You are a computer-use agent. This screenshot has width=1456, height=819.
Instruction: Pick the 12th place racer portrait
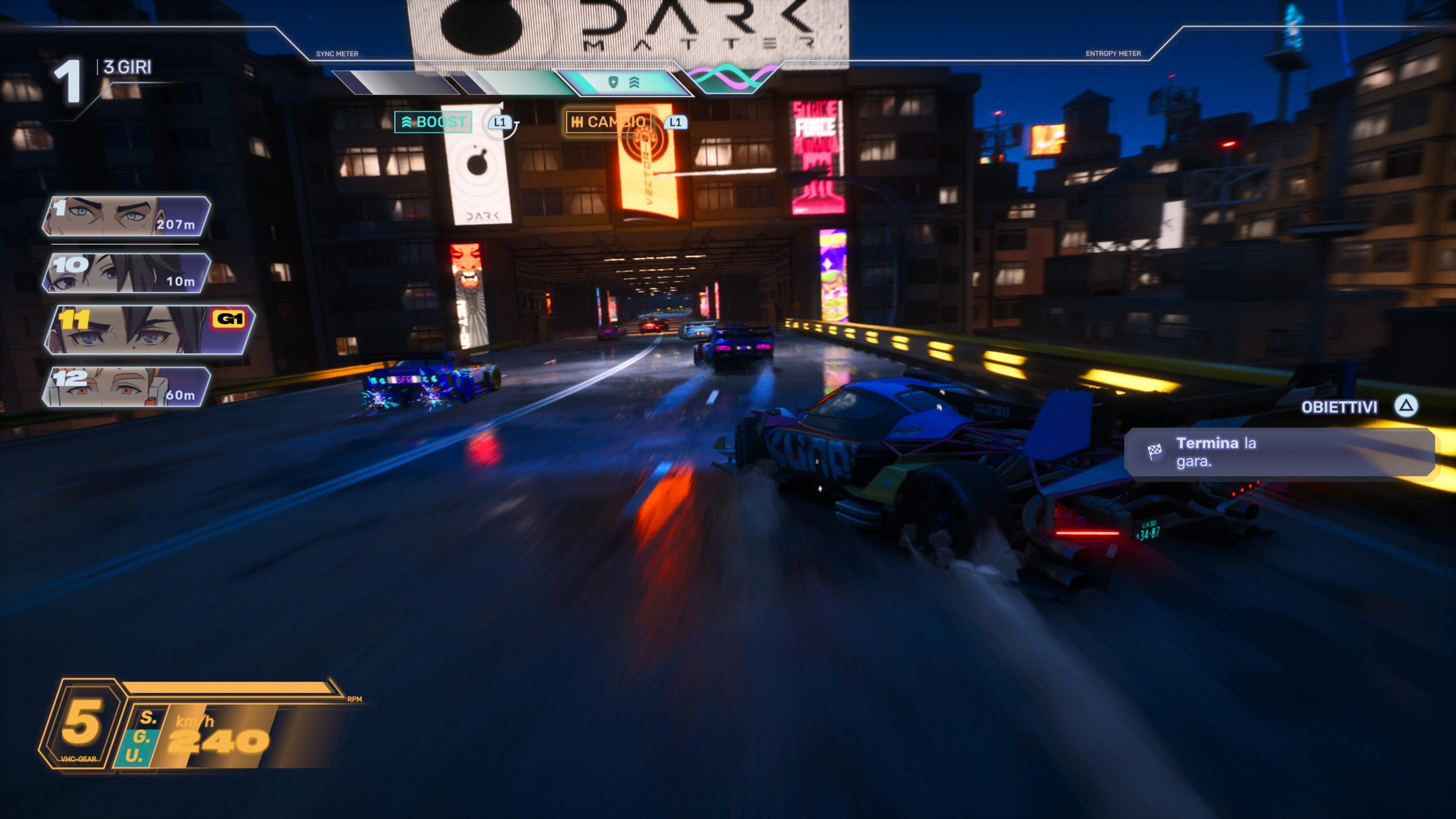pos(126,387)
